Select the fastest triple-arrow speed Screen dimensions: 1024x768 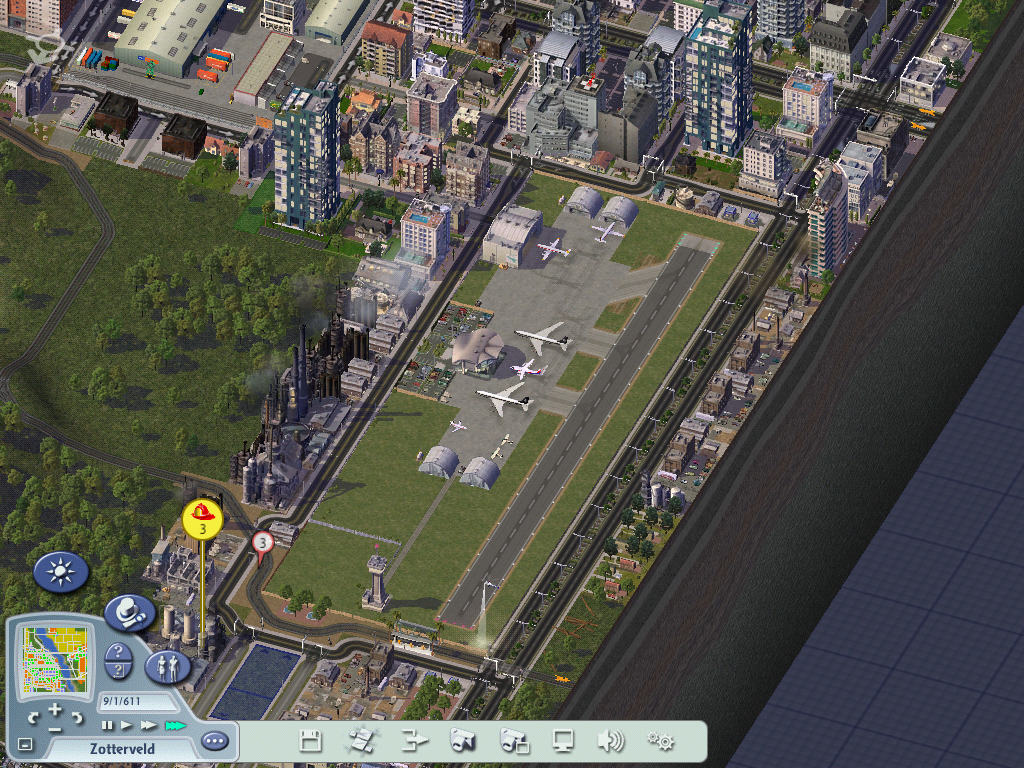[175, 725]
